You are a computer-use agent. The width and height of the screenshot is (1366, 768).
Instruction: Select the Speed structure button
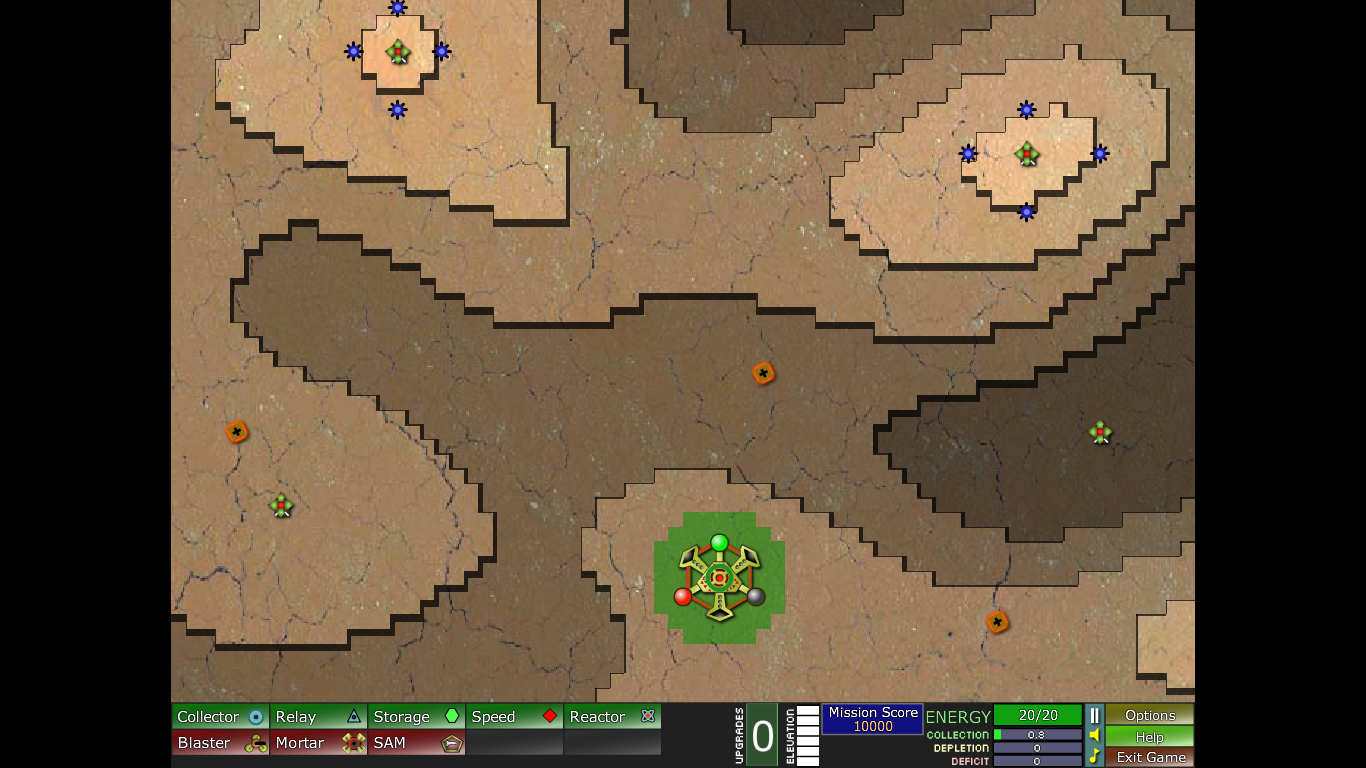click(x=515, y=716)
